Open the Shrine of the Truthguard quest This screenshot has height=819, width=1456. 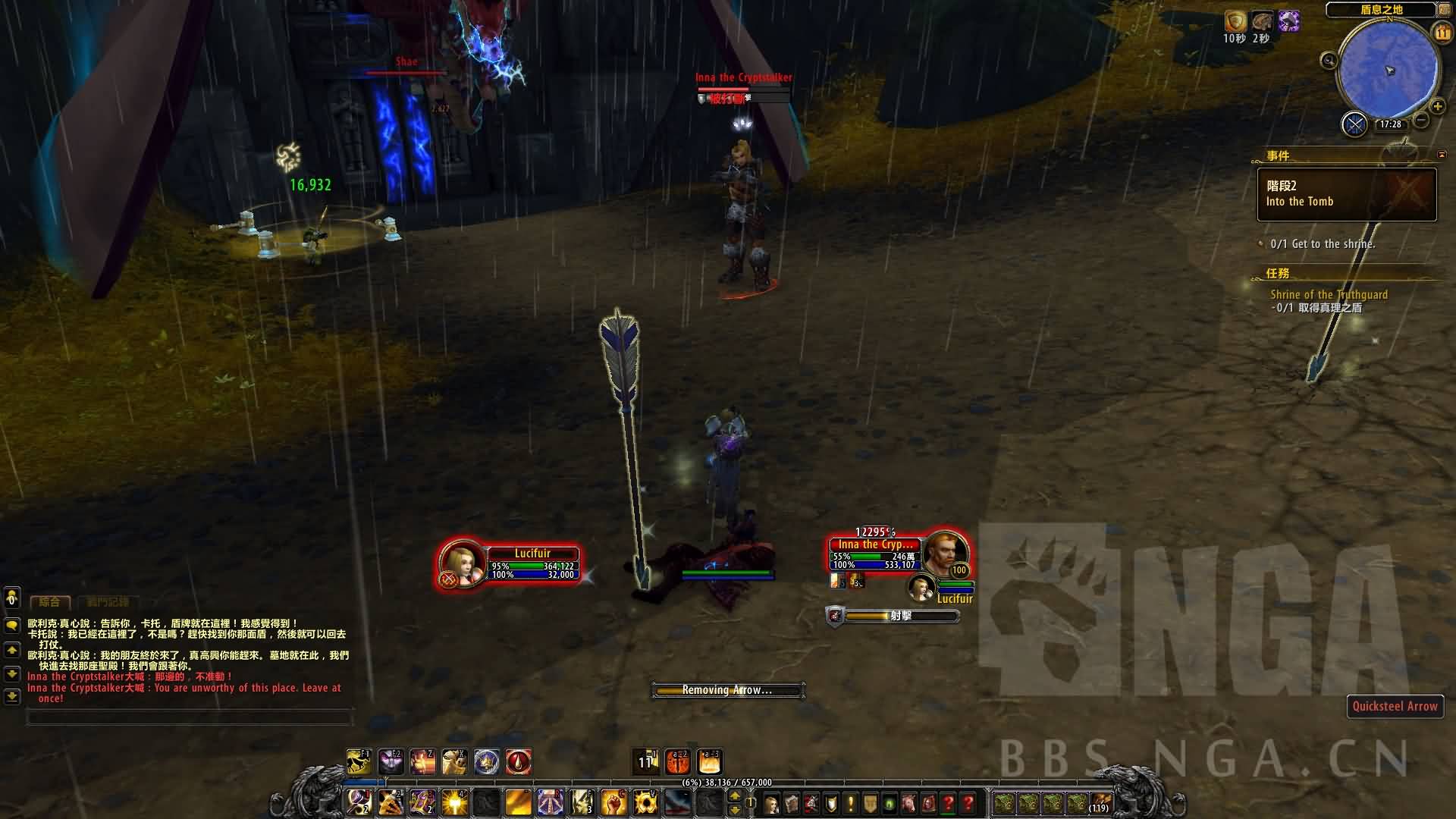pyautogui.click(x=1329, y=294)
